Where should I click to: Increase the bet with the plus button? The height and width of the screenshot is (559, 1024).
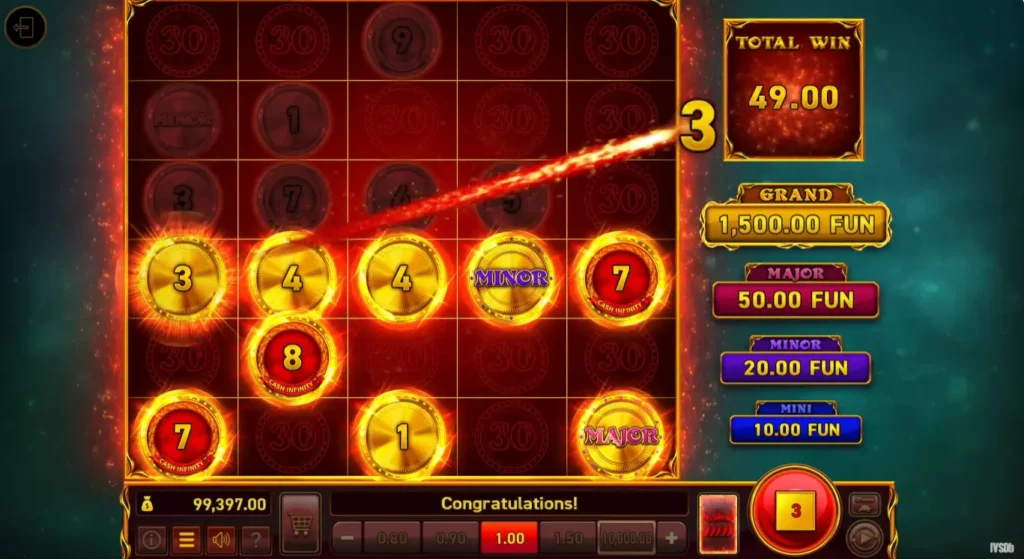pyautogui.click(x=672, y=536)
